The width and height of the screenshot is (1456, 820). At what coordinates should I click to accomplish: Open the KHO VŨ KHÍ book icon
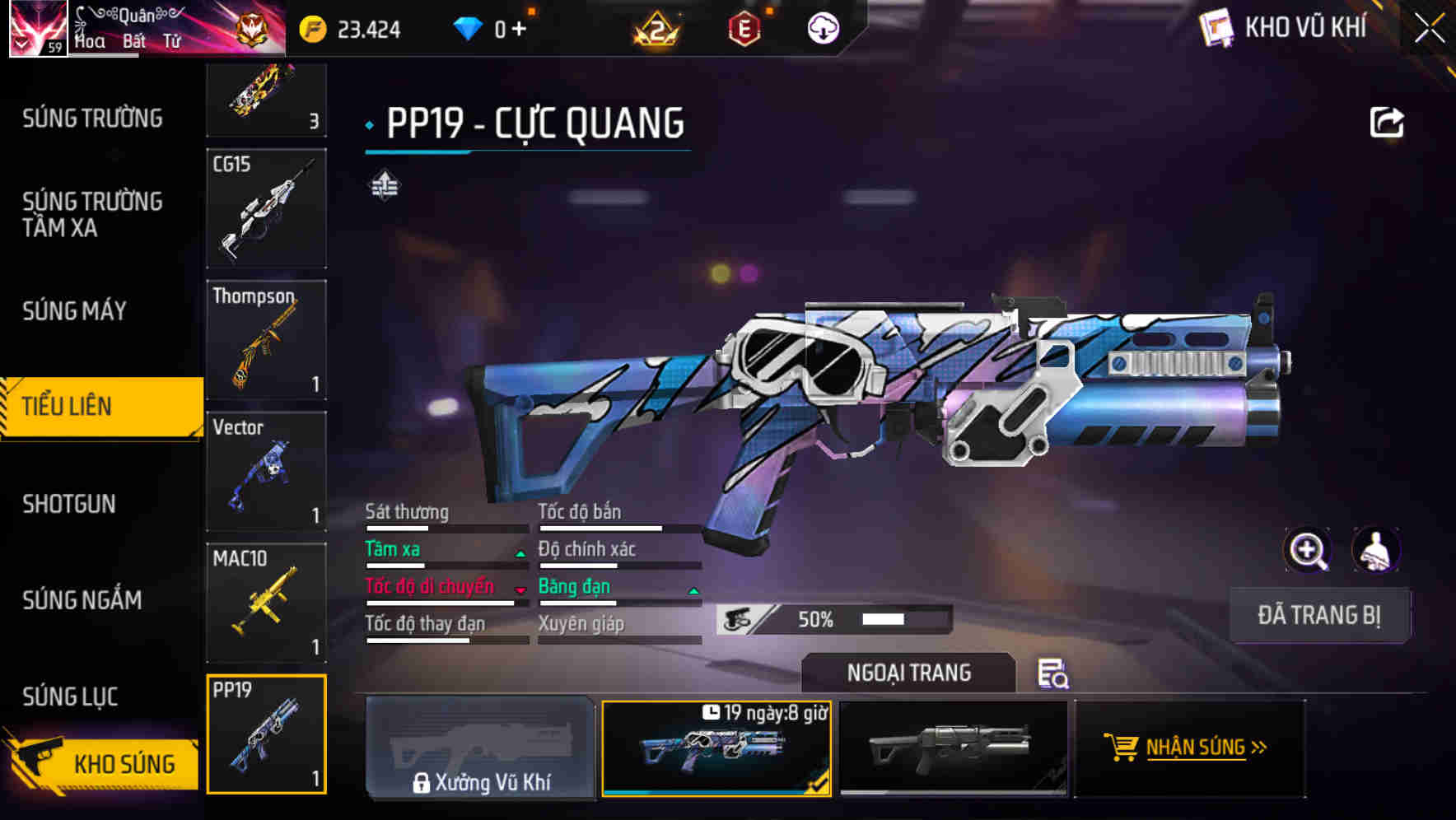coord(1216,27)
